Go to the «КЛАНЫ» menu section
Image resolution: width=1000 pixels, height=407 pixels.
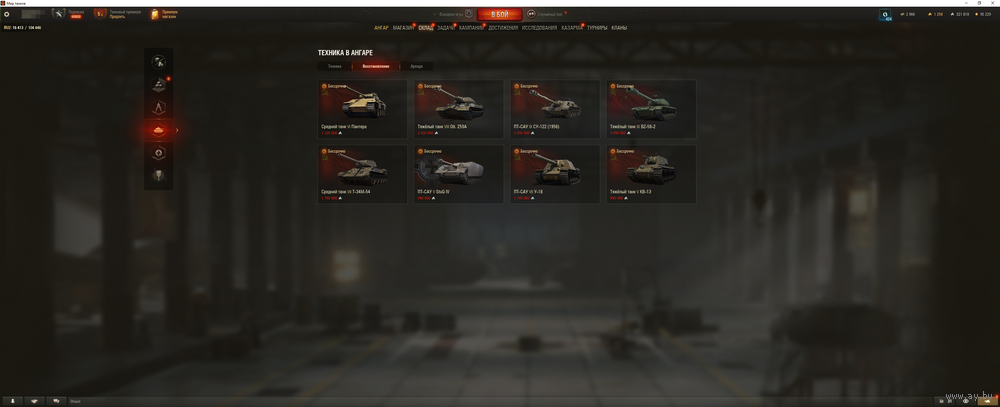pyautogui.click(x=619, y=28)
